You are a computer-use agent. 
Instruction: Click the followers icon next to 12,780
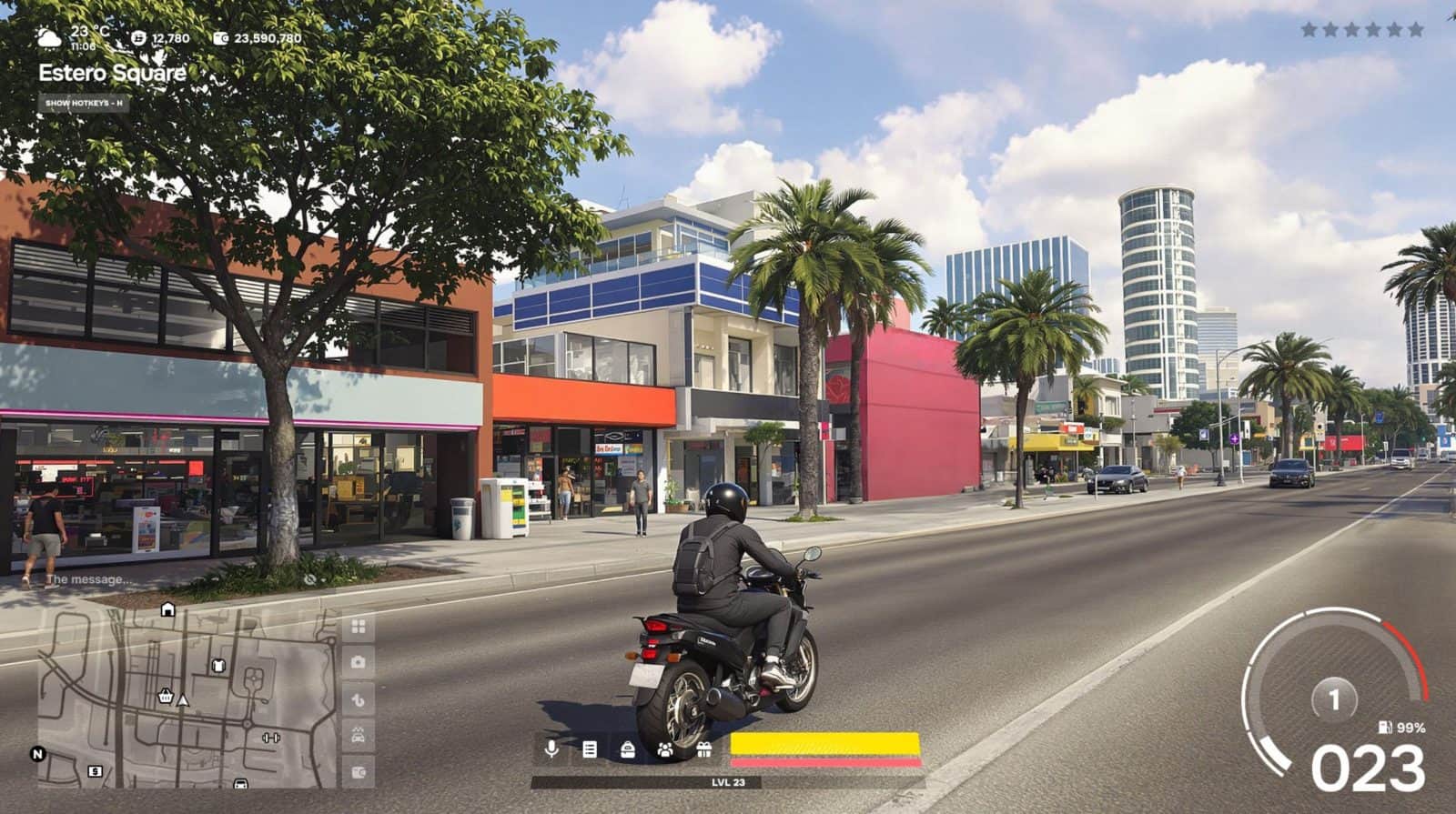click(x=137, y=38)
